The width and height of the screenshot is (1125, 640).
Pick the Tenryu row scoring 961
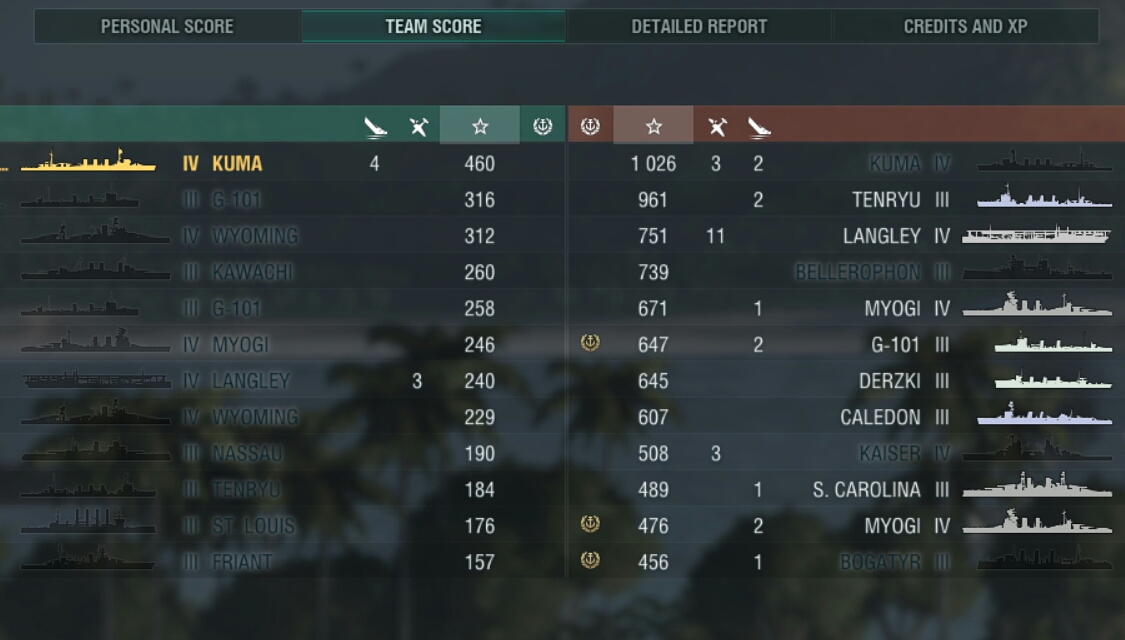pos(886,200)
